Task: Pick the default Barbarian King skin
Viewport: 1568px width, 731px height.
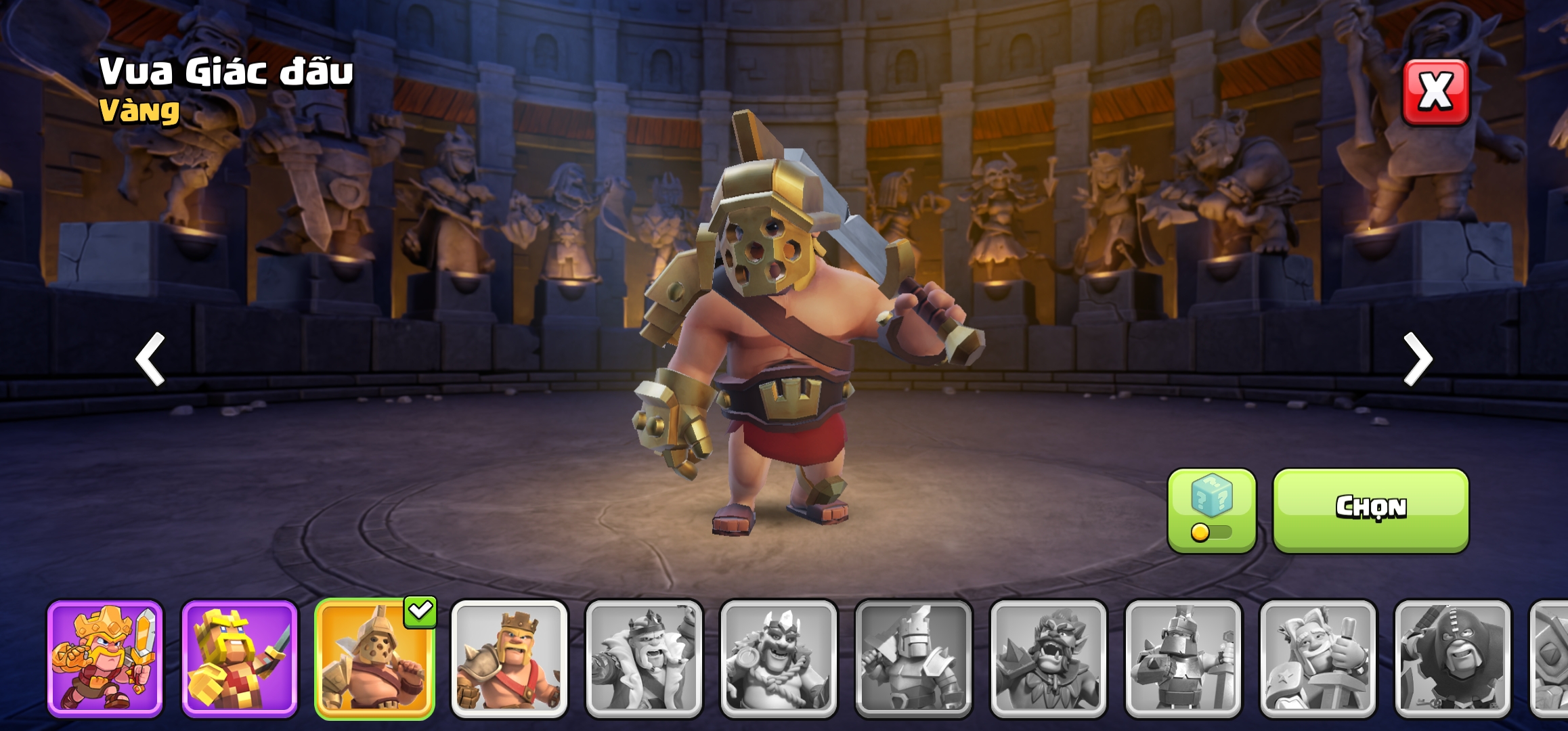Action: (x=509, y=658)
